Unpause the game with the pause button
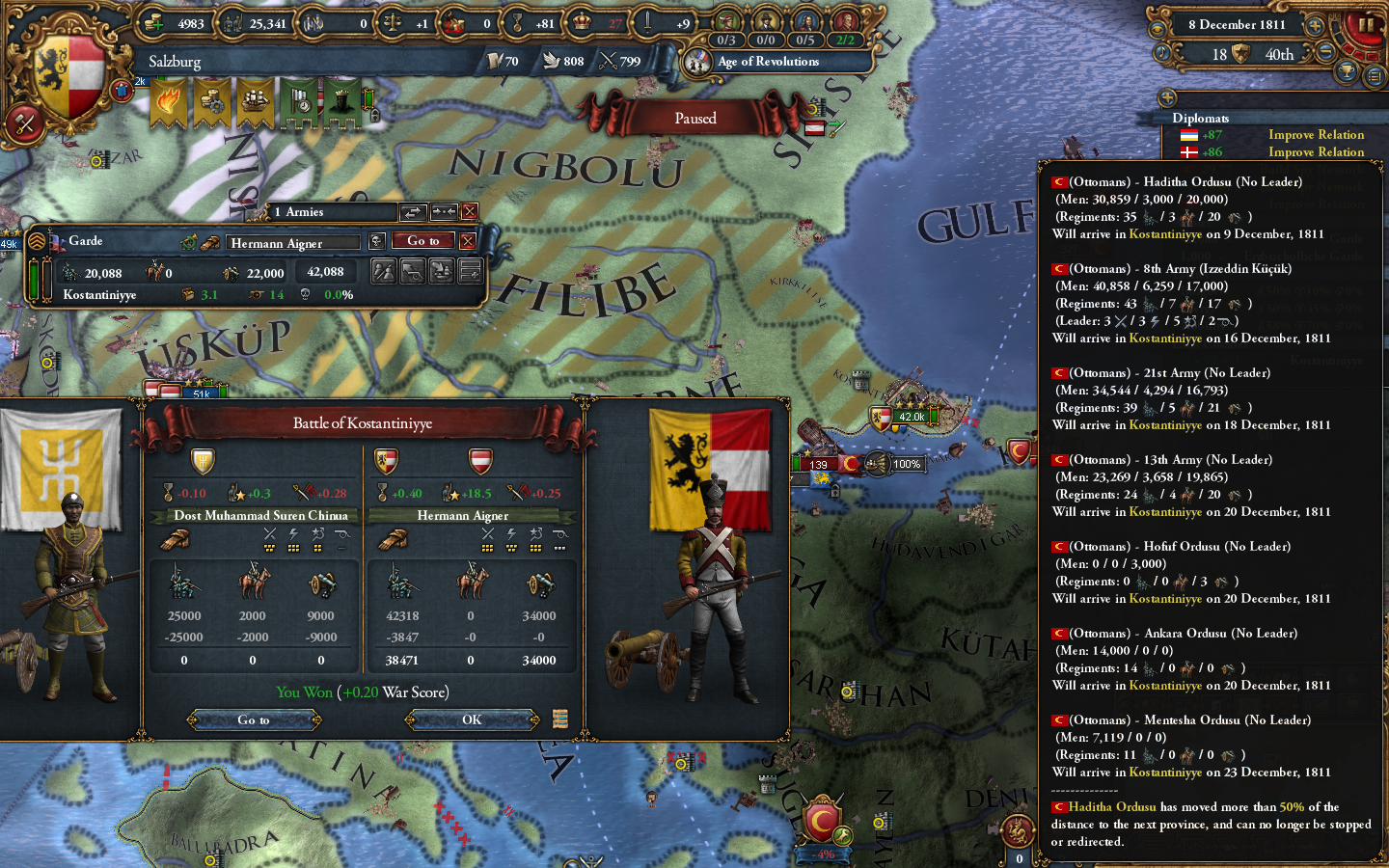This screenshot has height=868, width=1389. click(x=1366, y=25)
